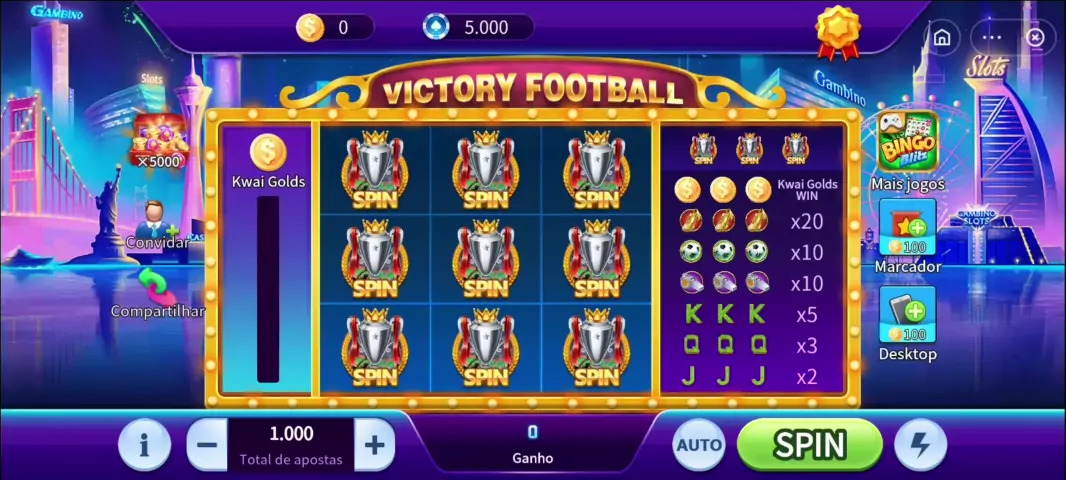Activate the lightning bolt turbo button
Screen dimensions: 1066x480
point(920,445)
